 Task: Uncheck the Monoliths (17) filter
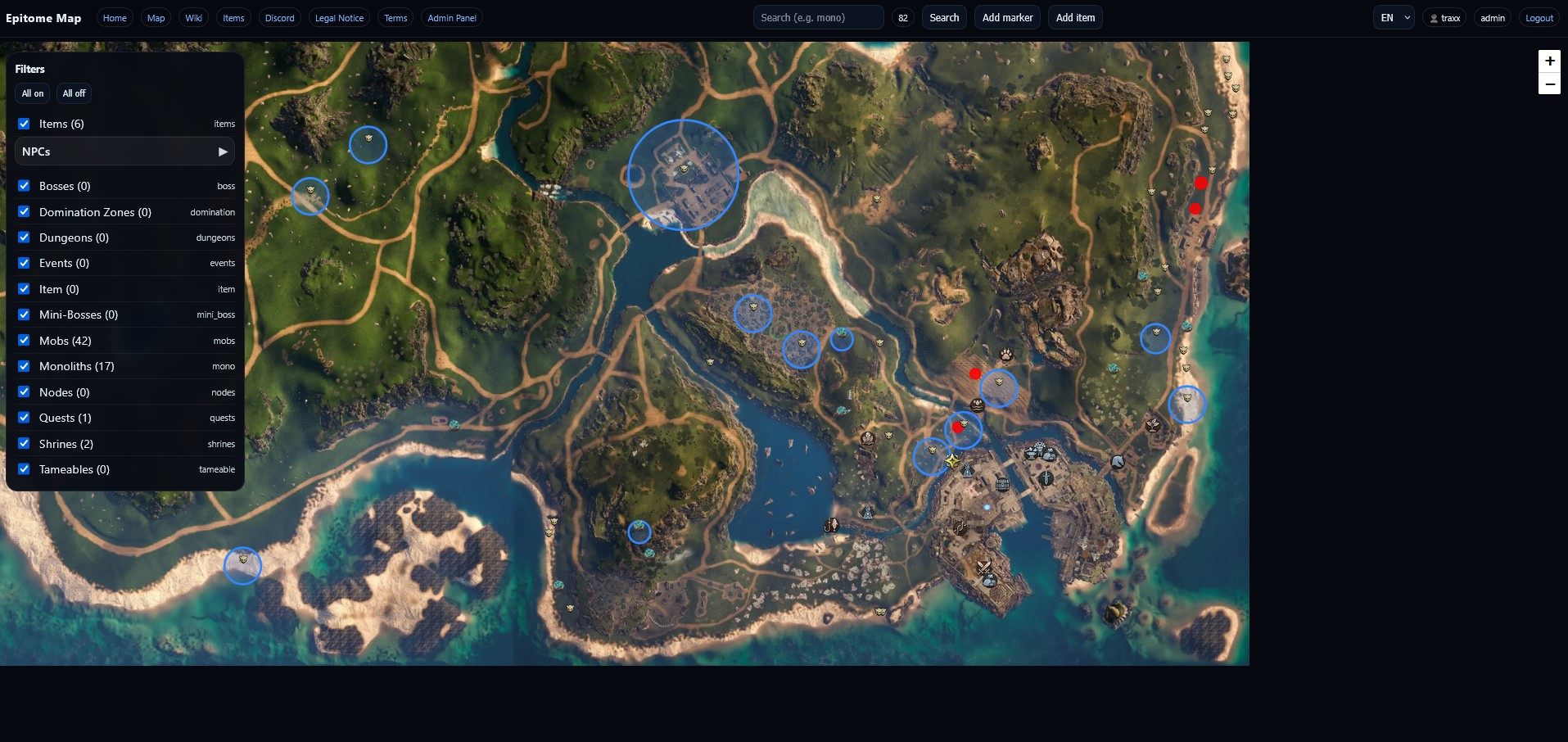25,366
